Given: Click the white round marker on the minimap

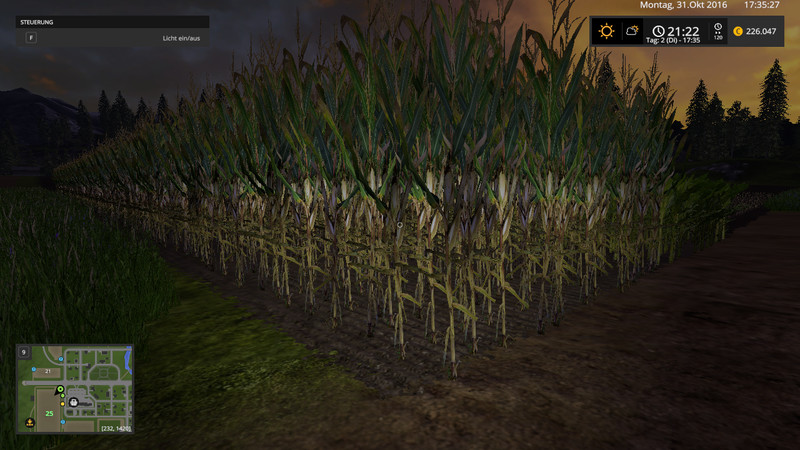Looking at the screenshot, I should click(x=72, y=401).
